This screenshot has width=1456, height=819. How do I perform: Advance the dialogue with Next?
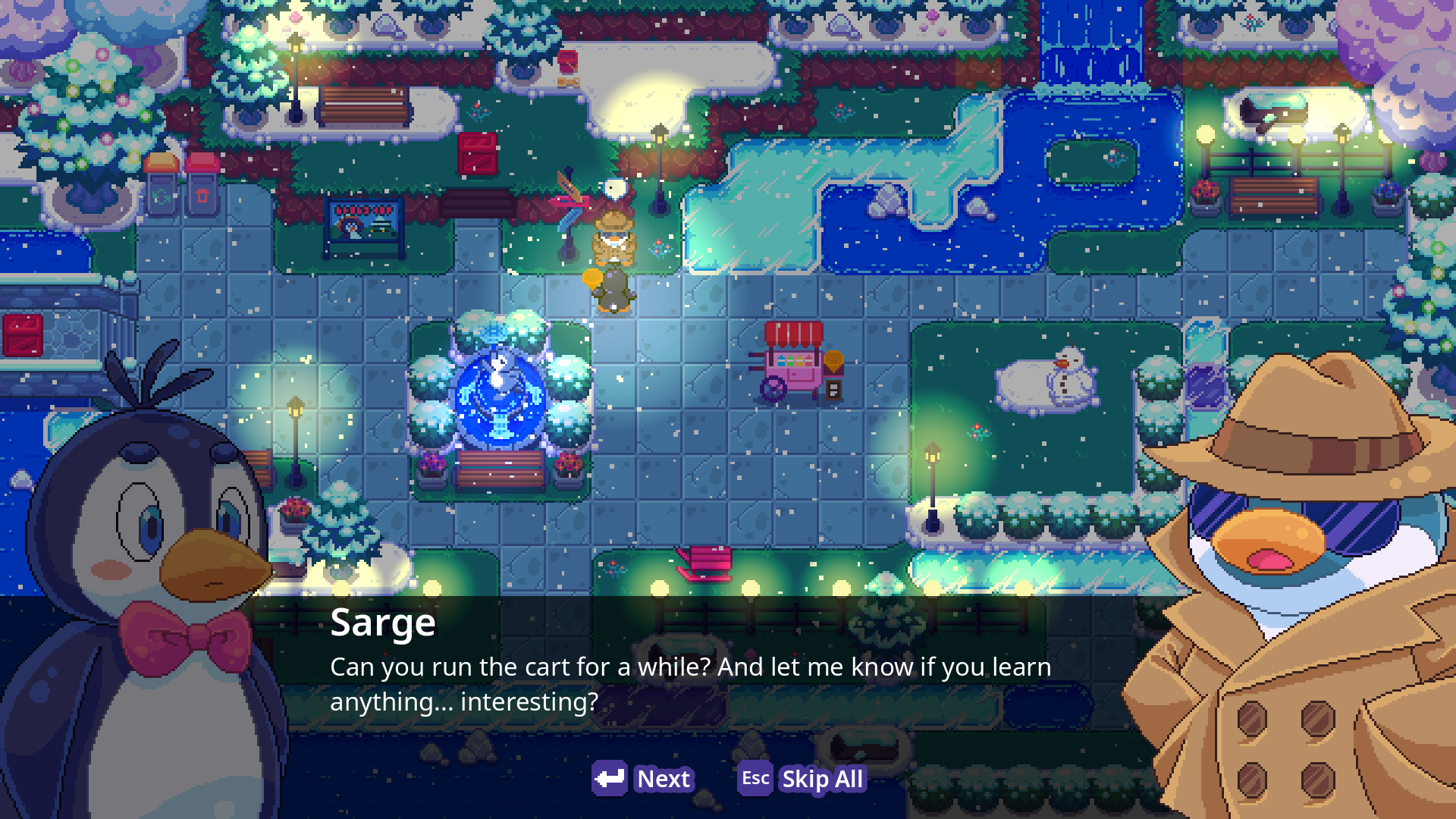643,779
